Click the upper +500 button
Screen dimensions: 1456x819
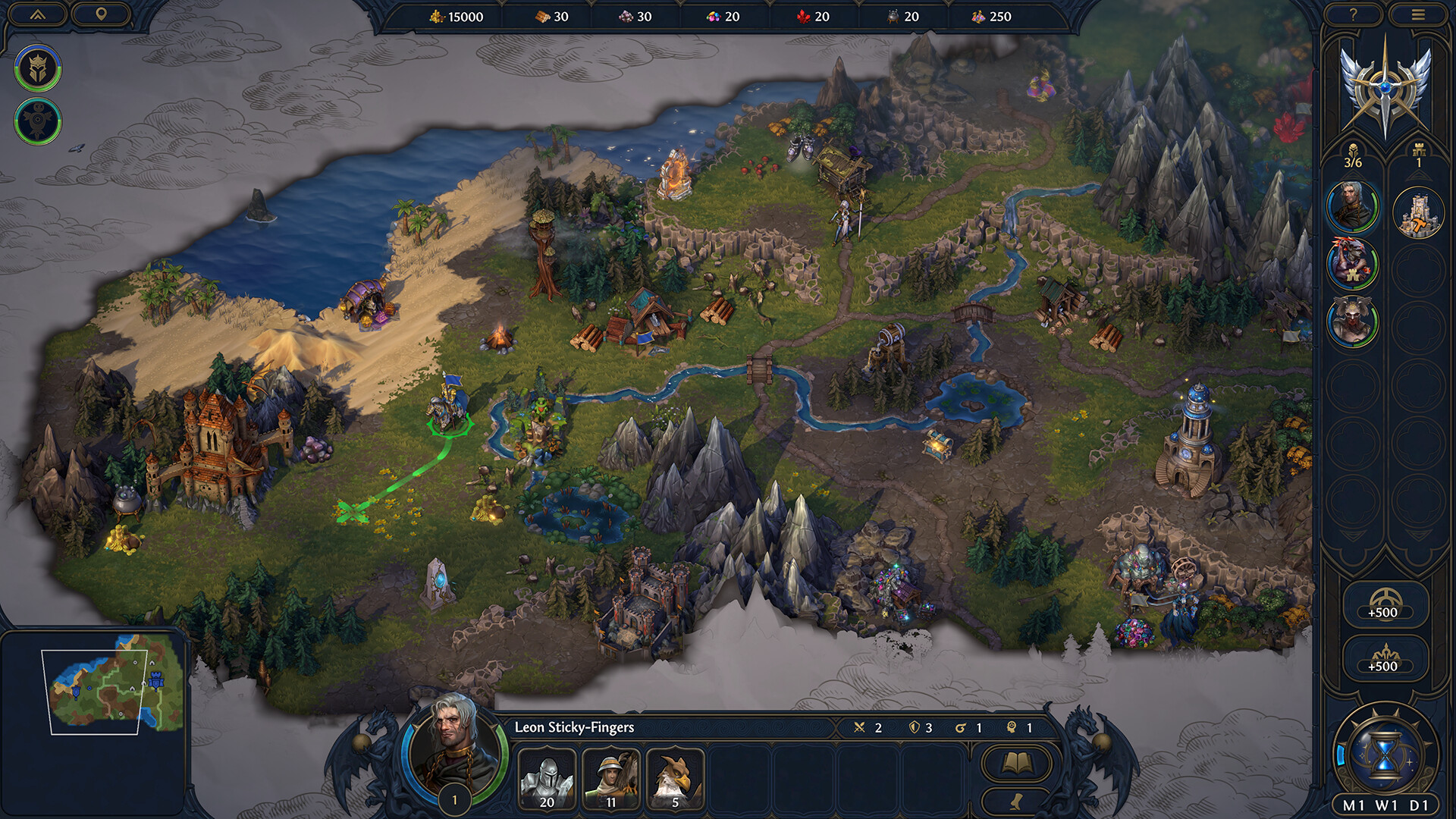(x=1385, y=604)
